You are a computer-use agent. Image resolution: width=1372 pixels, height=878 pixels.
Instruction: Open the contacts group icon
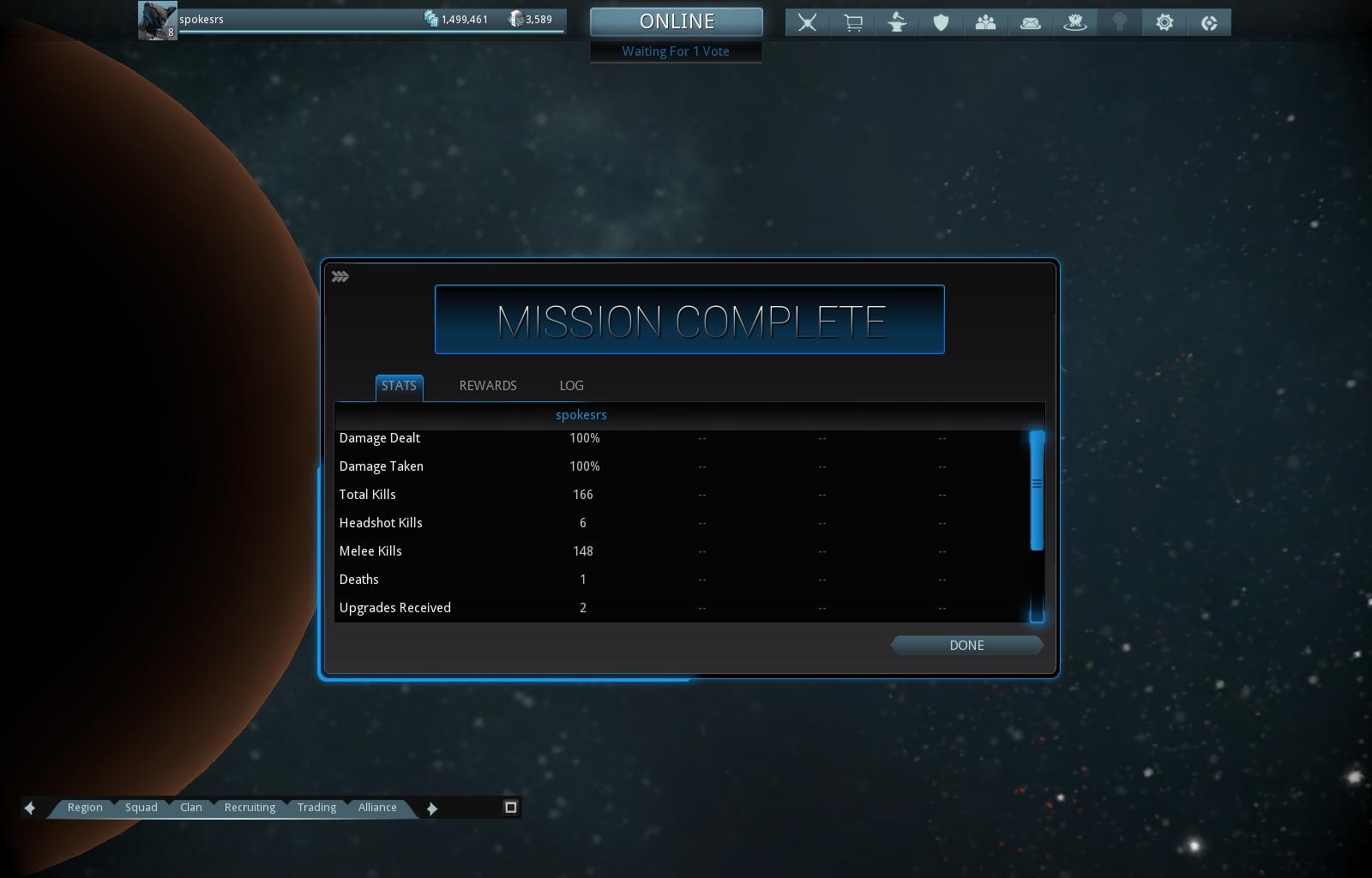click(x=986, y=22)
